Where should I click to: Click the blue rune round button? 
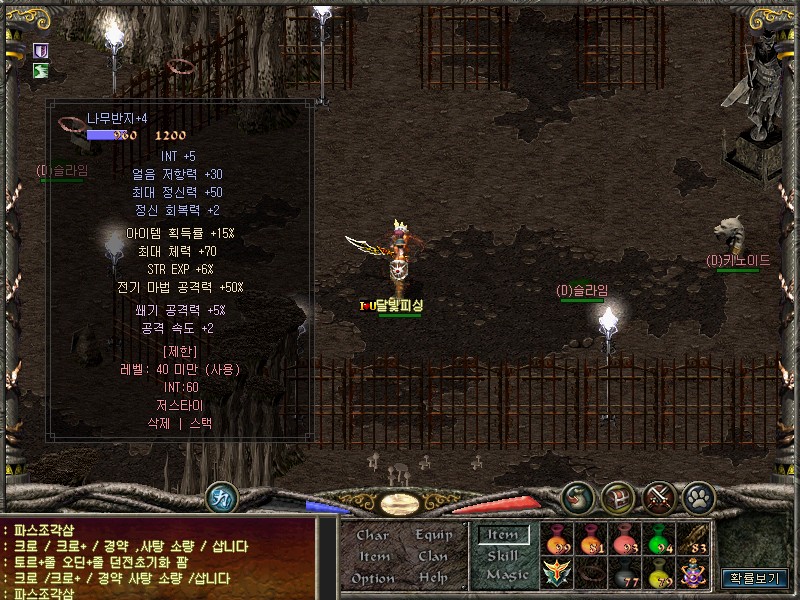tap(221, 497)
